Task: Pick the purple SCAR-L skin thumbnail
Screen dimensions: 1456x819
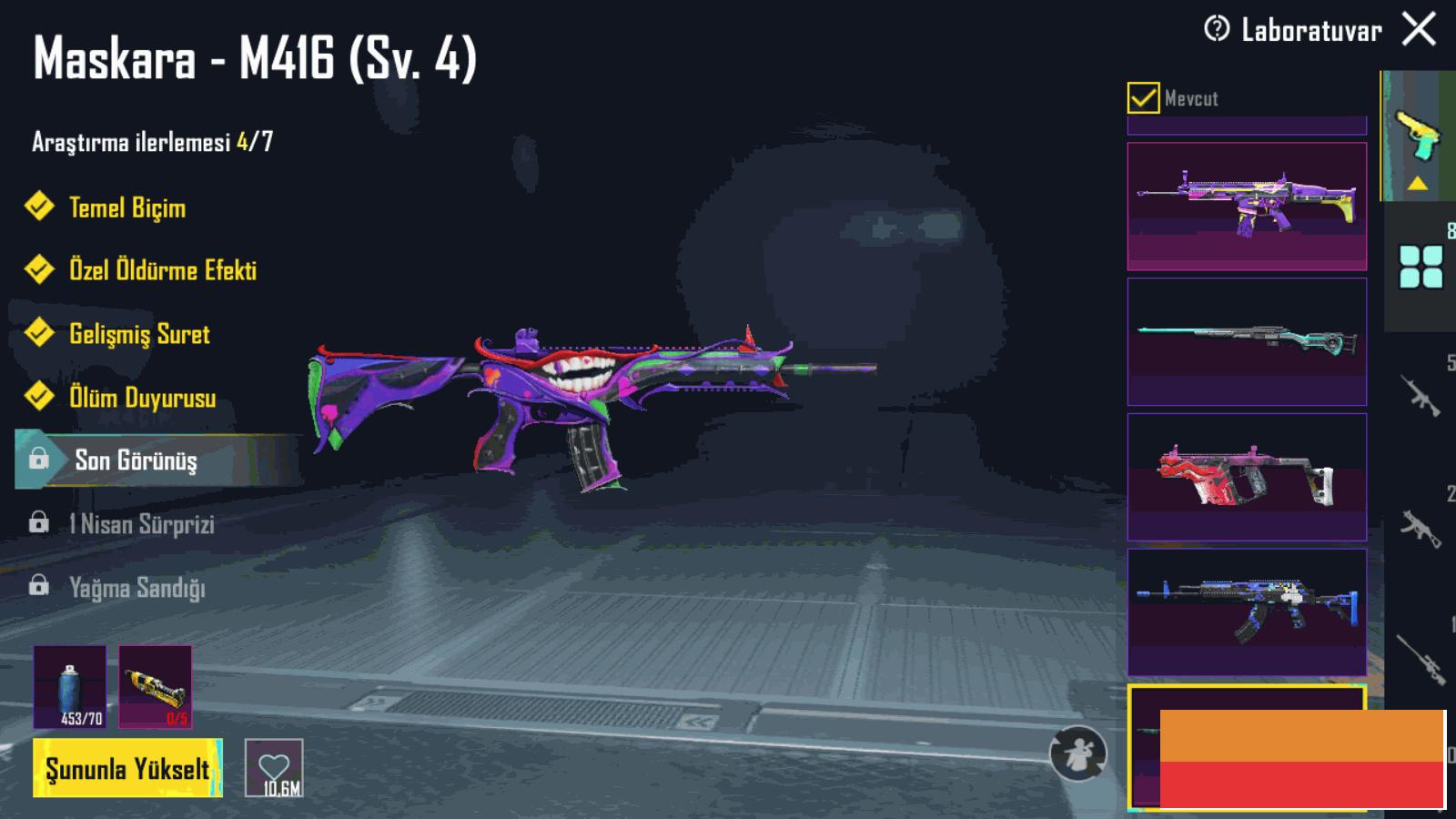Action: 1247,207
